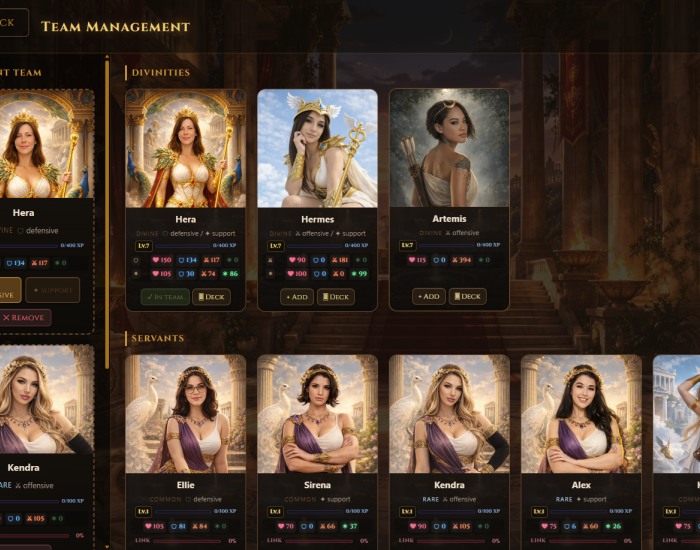Open the deck for Artemis
This screenshot has height=550, width=700.
pos(467,296)
